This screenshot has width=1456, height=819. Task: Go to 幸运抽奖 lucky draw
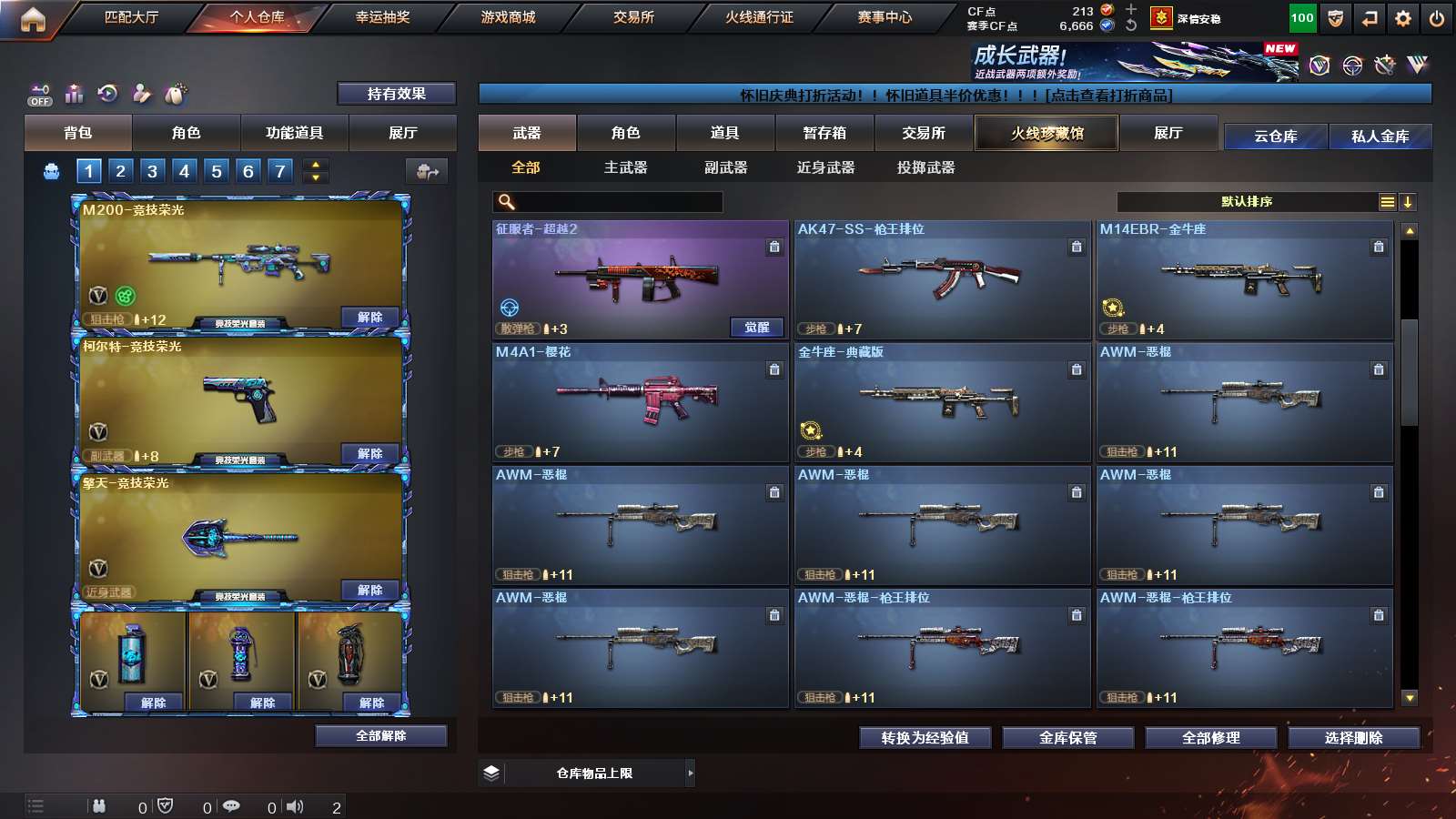382,17
